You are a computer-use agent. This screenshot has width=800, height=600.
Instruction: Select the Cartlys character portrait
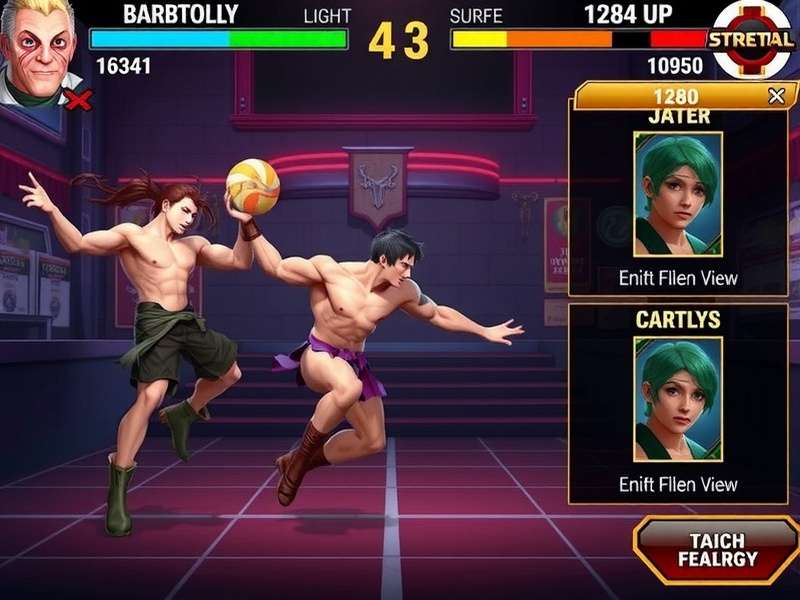pos(677,398)
